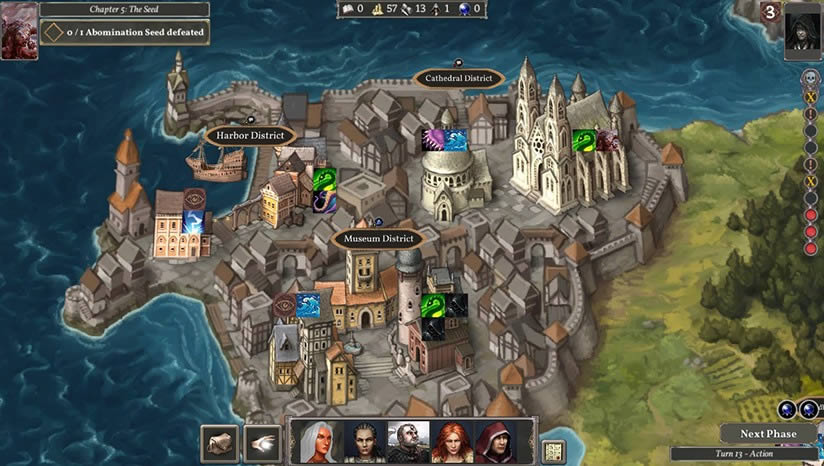Select the bearded hero portrait

coord(408,441)
